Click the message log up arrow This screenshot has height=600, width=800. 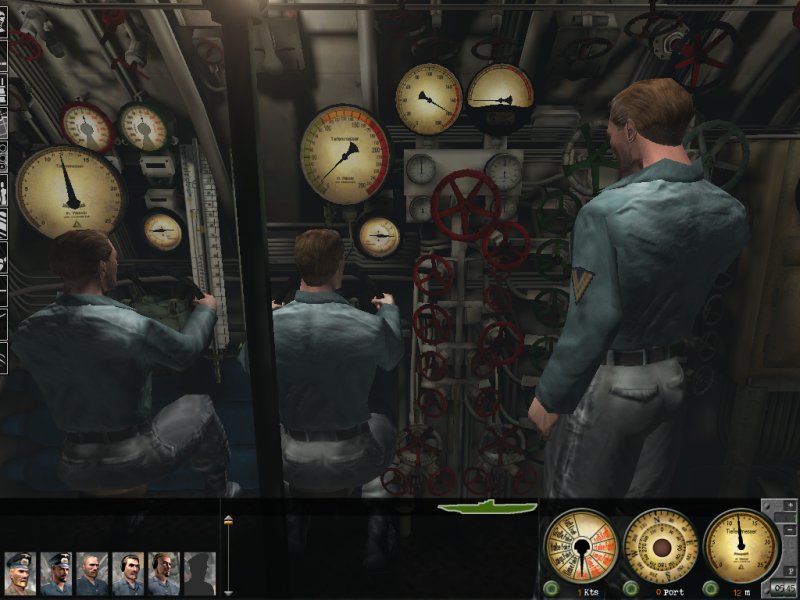(x=228, y=519)
